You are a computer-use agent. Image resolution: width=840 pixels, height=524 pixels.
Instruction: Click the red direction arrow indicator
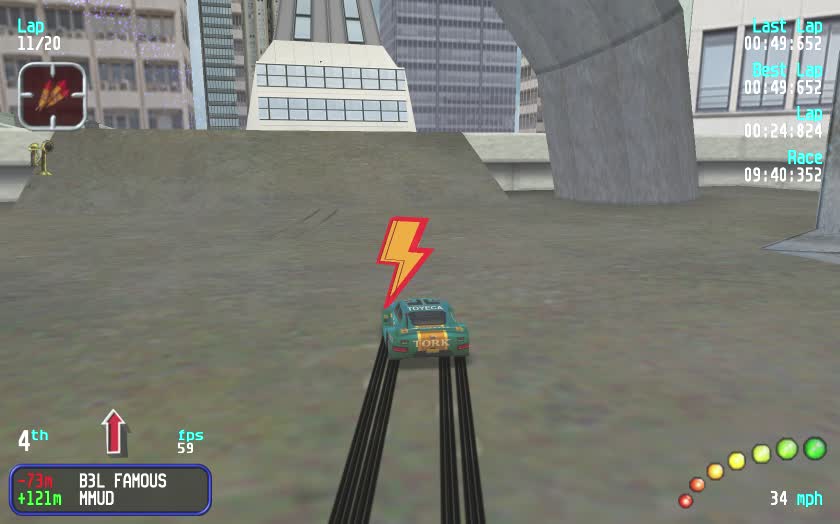tap(115, 431)
